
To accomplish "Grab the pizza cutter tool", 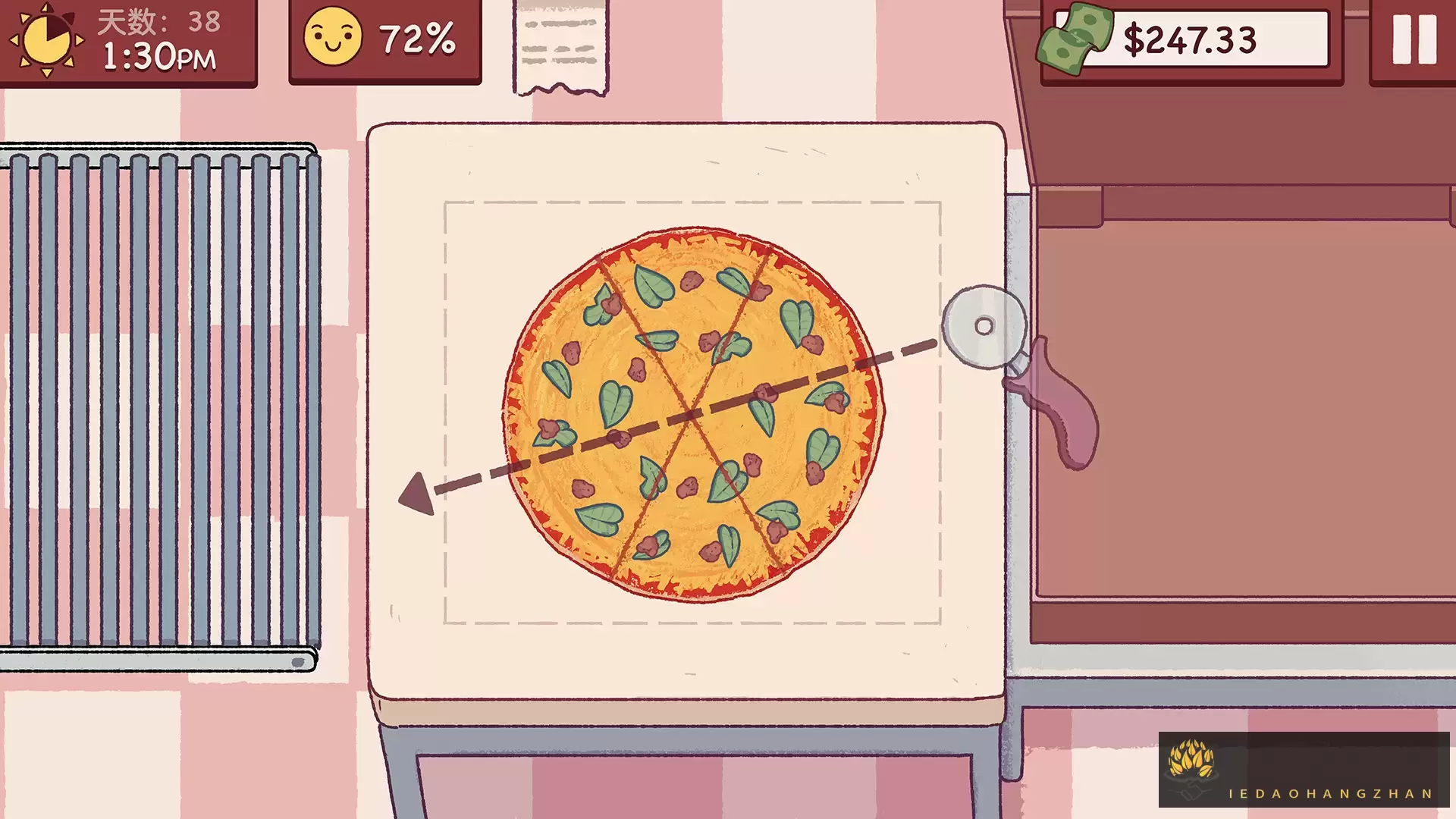I will 982,328.
